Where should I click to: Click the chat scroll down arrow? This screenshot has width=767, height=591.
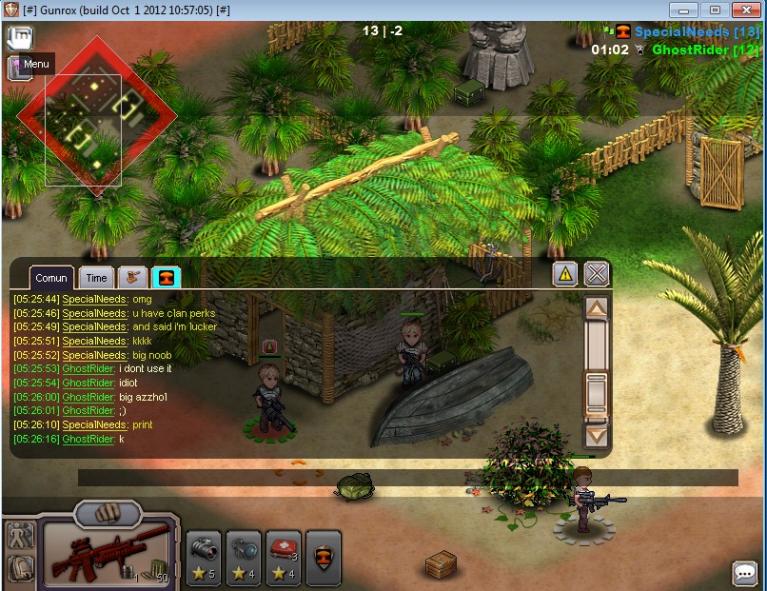point(596,435)
